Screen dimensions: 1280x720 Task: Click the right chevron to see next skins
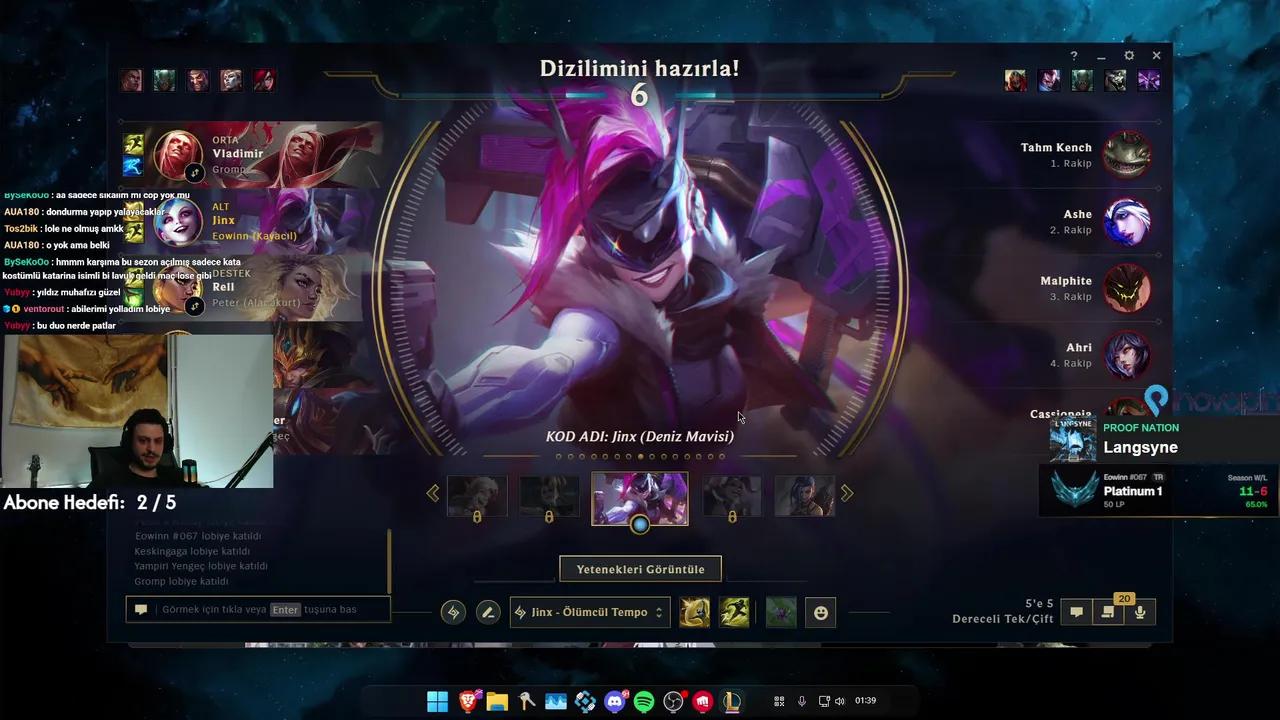point(846,493)
